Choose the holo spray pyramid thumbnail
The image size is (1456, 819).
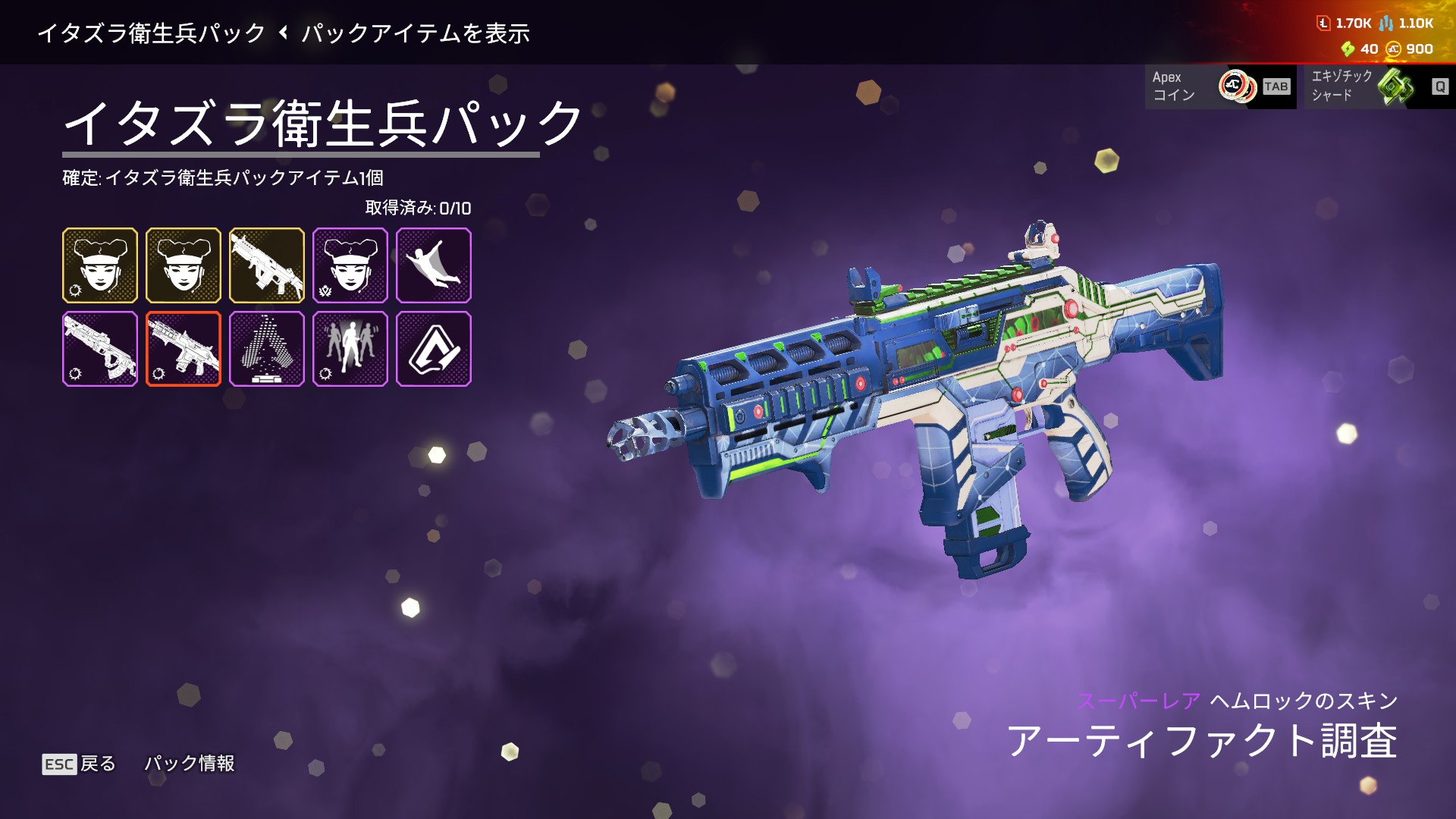pyautogui.click(x=266, y=349)
